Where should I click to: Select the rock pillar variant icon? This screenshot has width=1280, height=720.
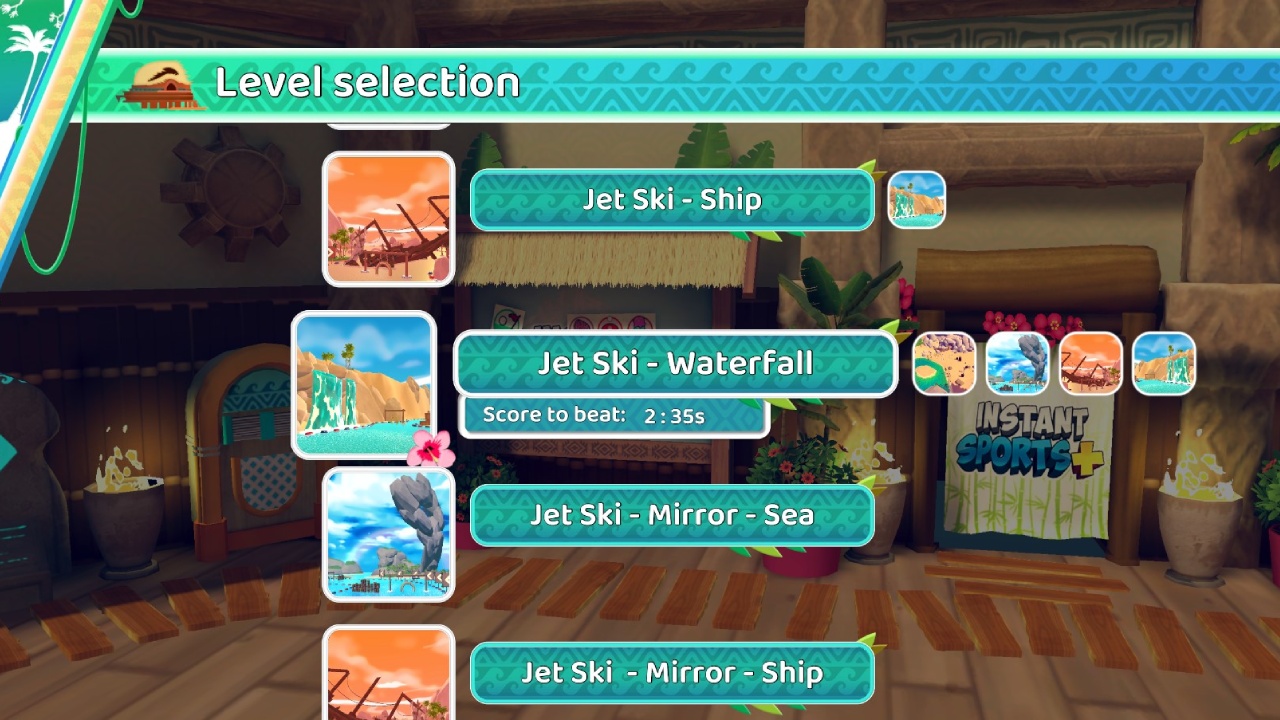coord(1017,364)
